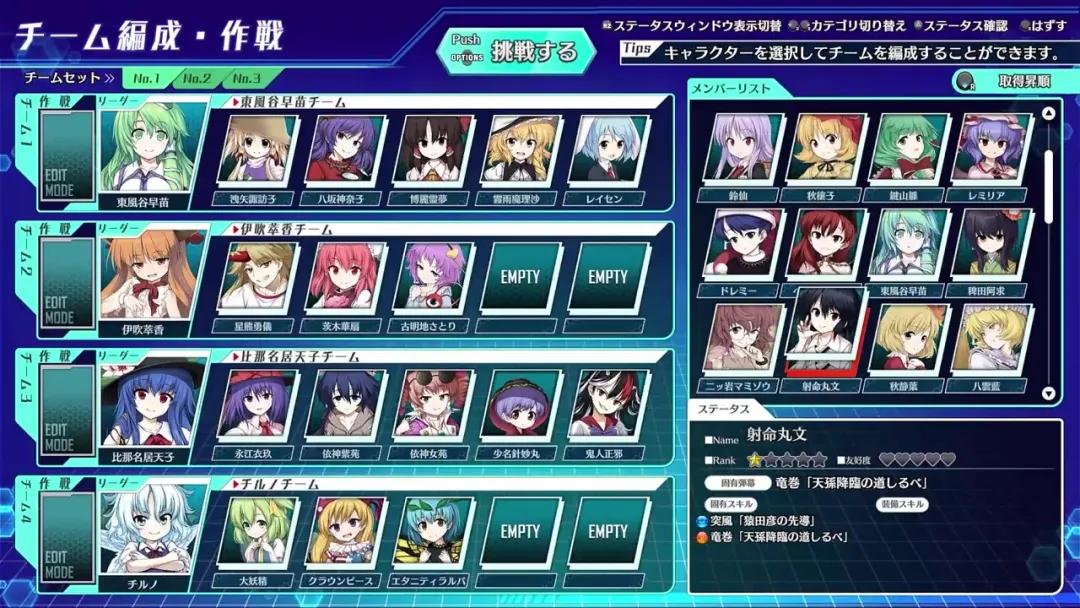Switch to team set No.3 tab

245,78
